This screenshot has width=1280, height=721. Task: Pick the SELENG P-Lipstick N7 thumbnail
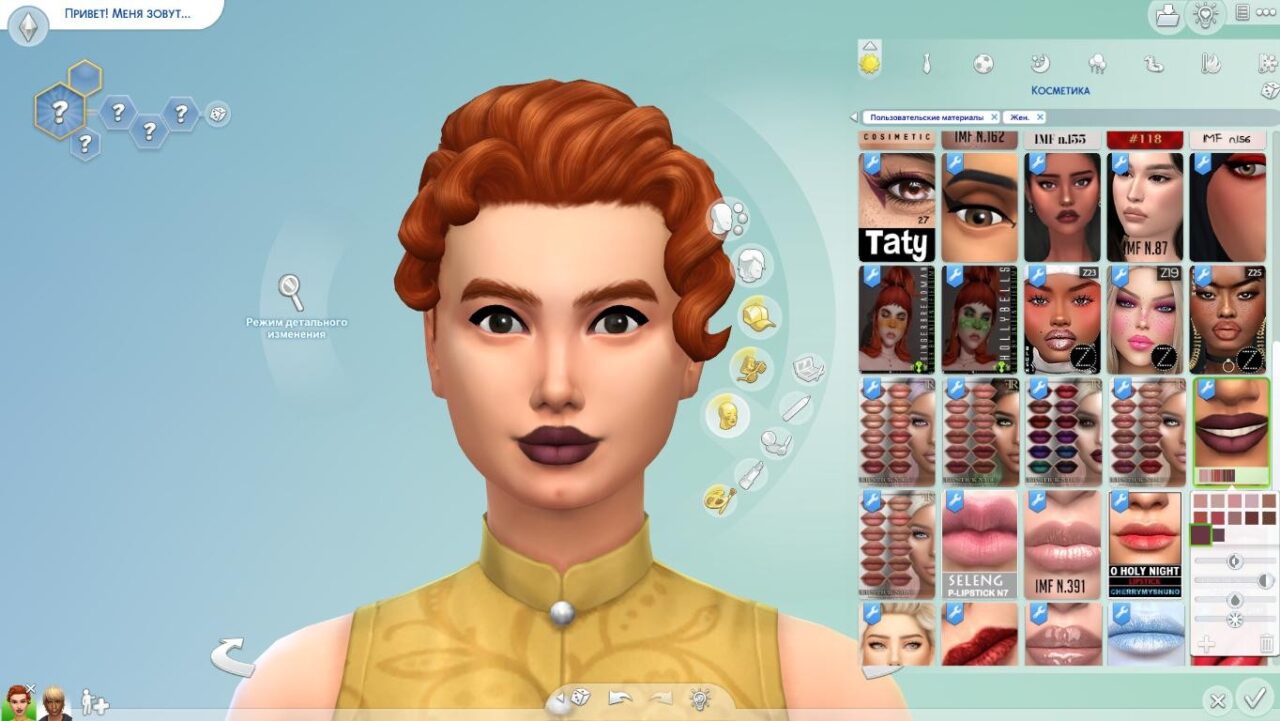pos(979,544)
